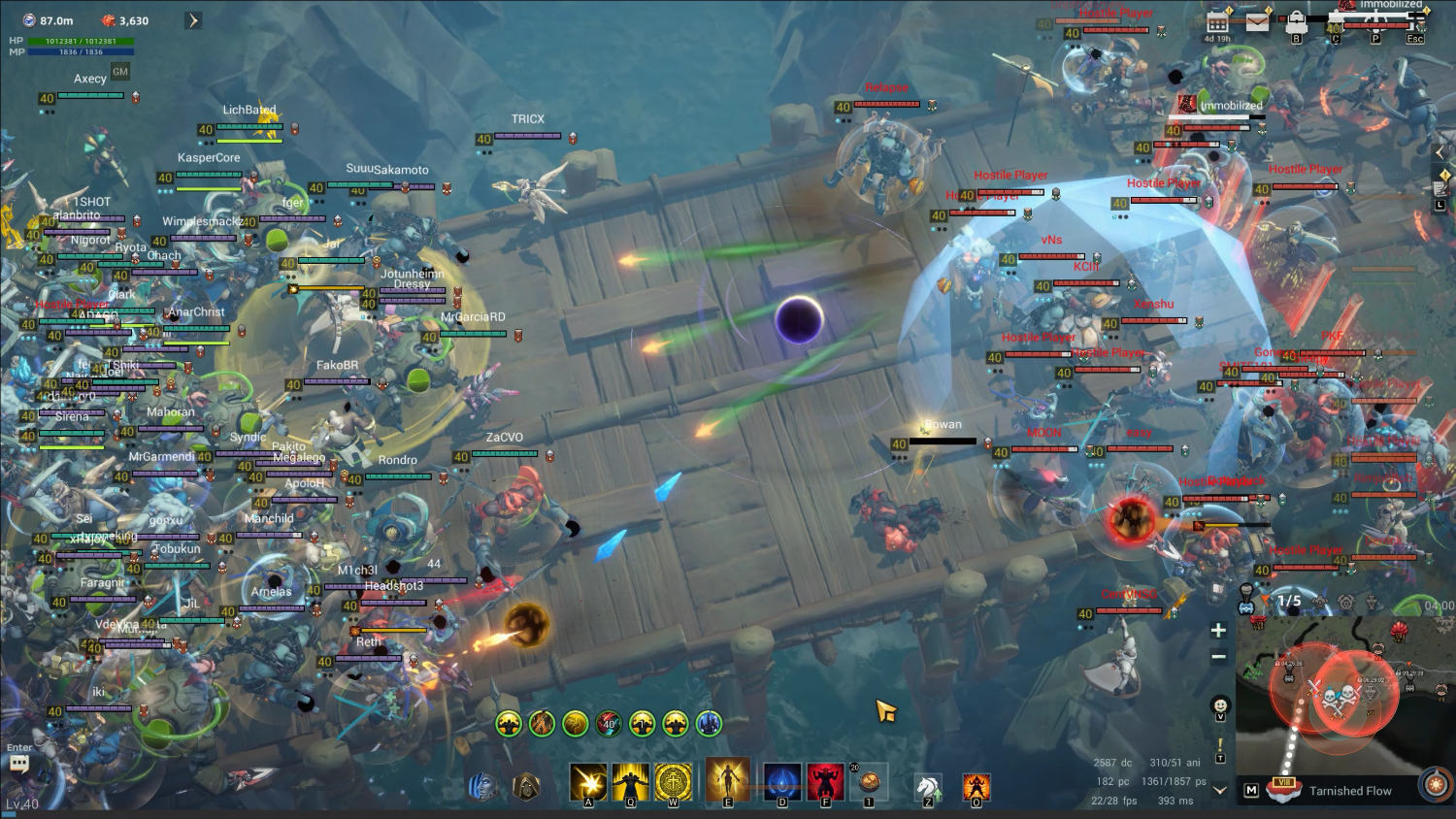
Task: Cast the Q ability on the hotbar
Action: coord(630,781)
